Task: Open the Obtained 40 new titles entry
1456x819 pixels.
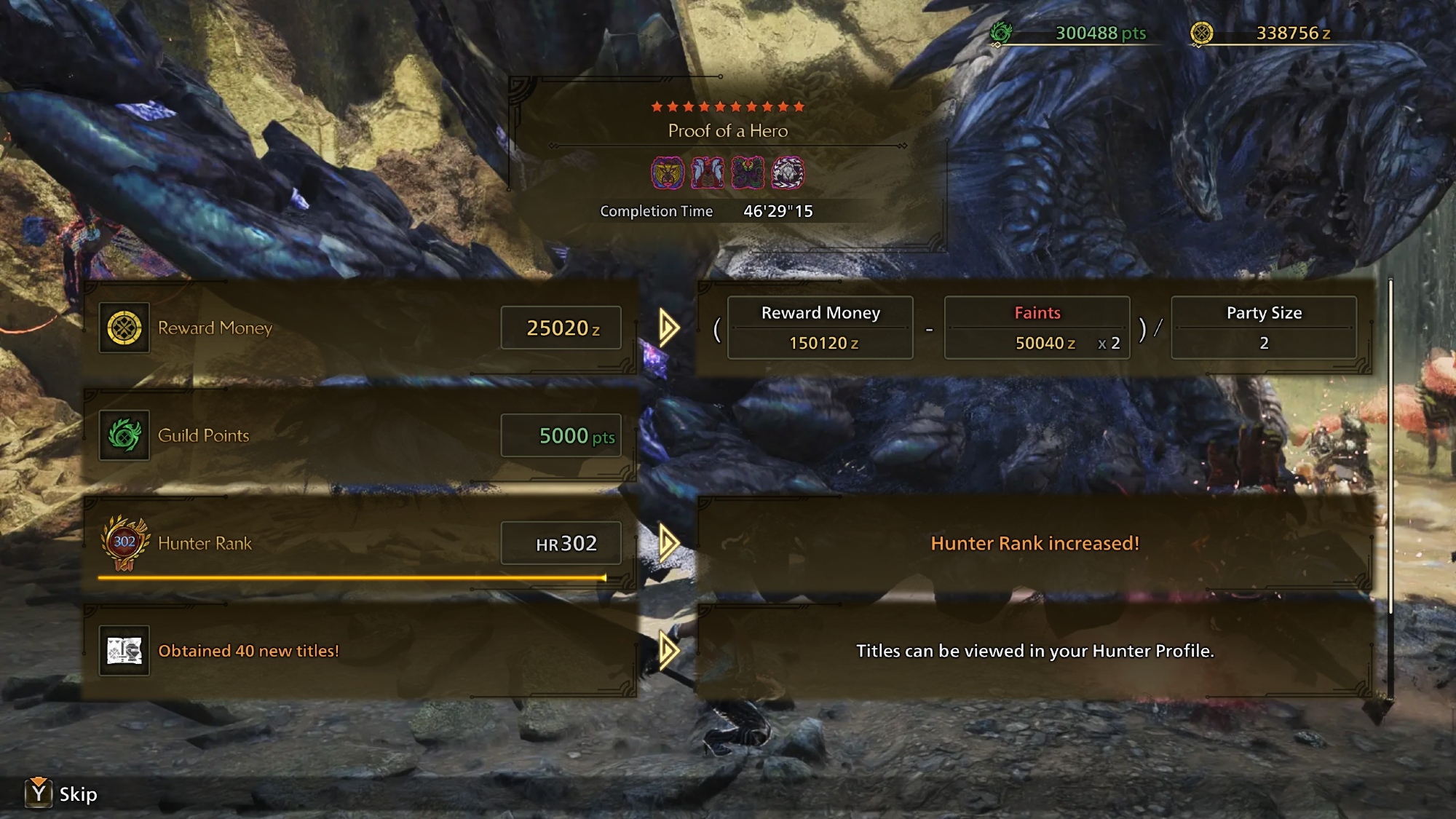Action: click(360, 651)
